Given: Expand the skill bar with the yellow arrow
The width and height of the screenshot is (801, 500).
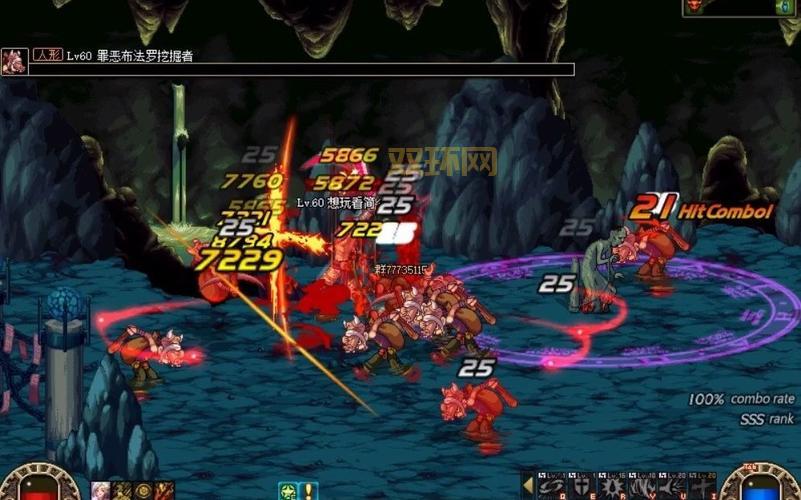Looking at the screenshot, I should pyautogui.click(x=526, y=486).
